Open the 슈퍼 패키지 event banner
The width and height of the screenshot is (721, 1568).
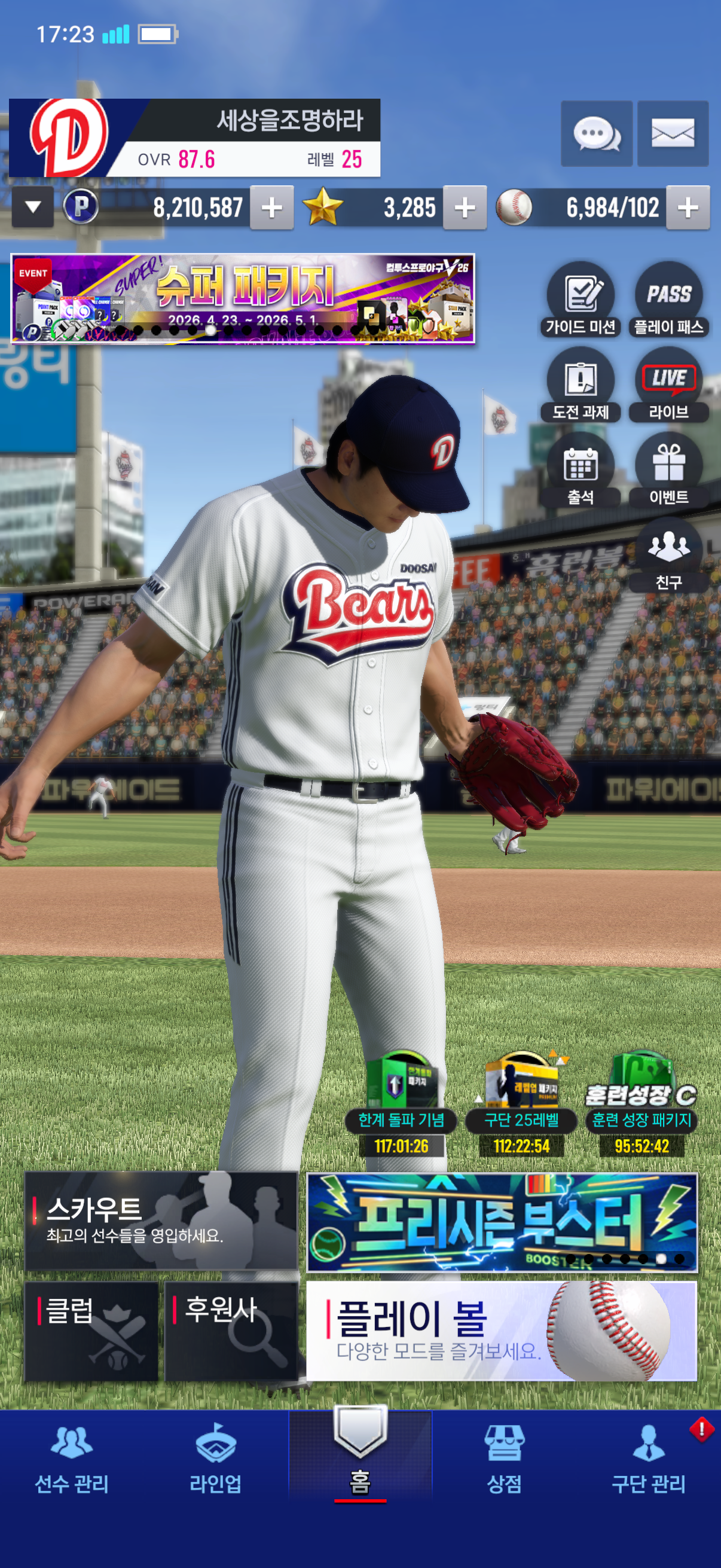[x=243, y=299]
